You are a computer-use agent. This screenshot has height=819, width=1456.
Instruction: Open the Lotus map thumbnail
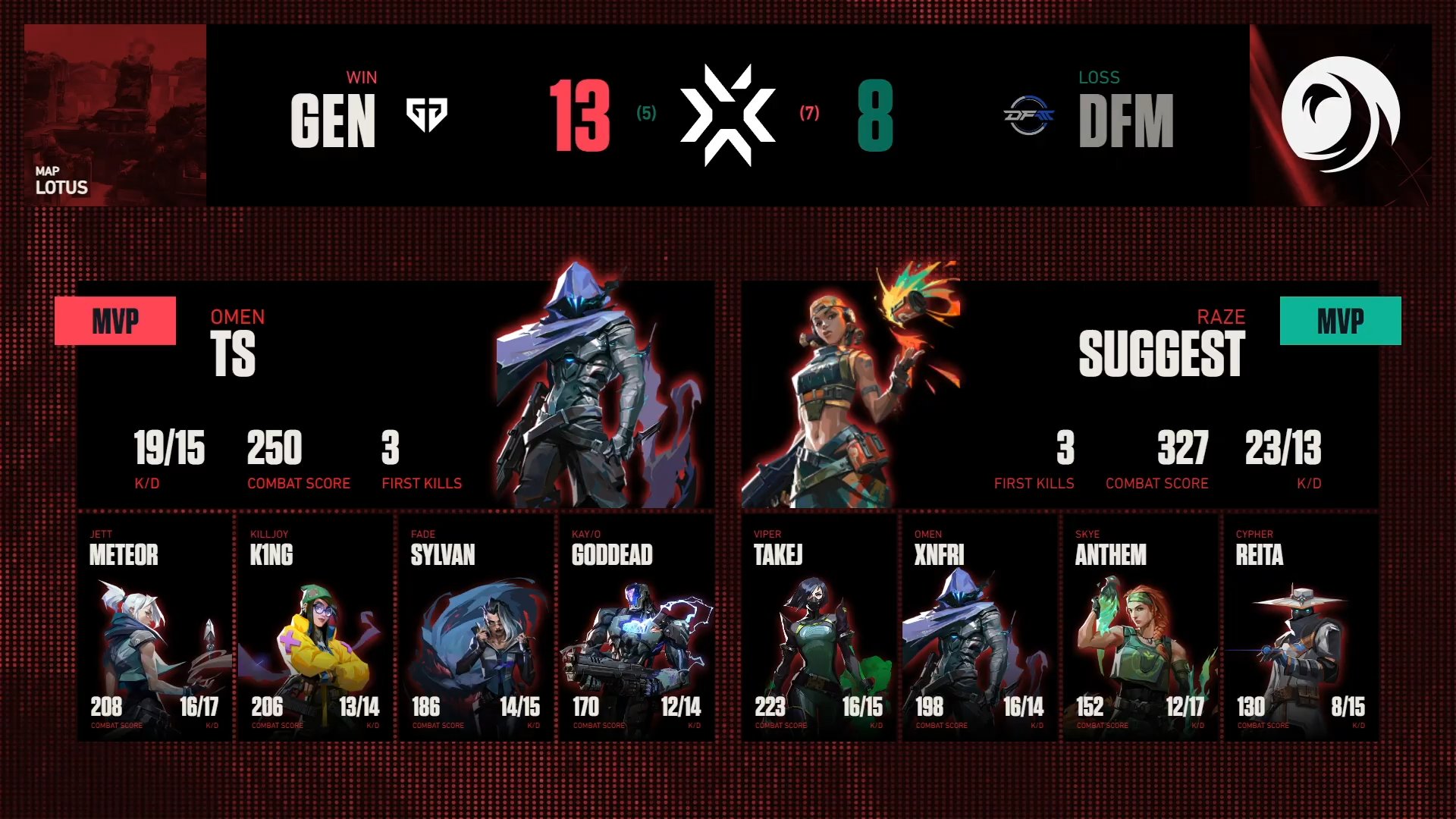coord(115,115)
